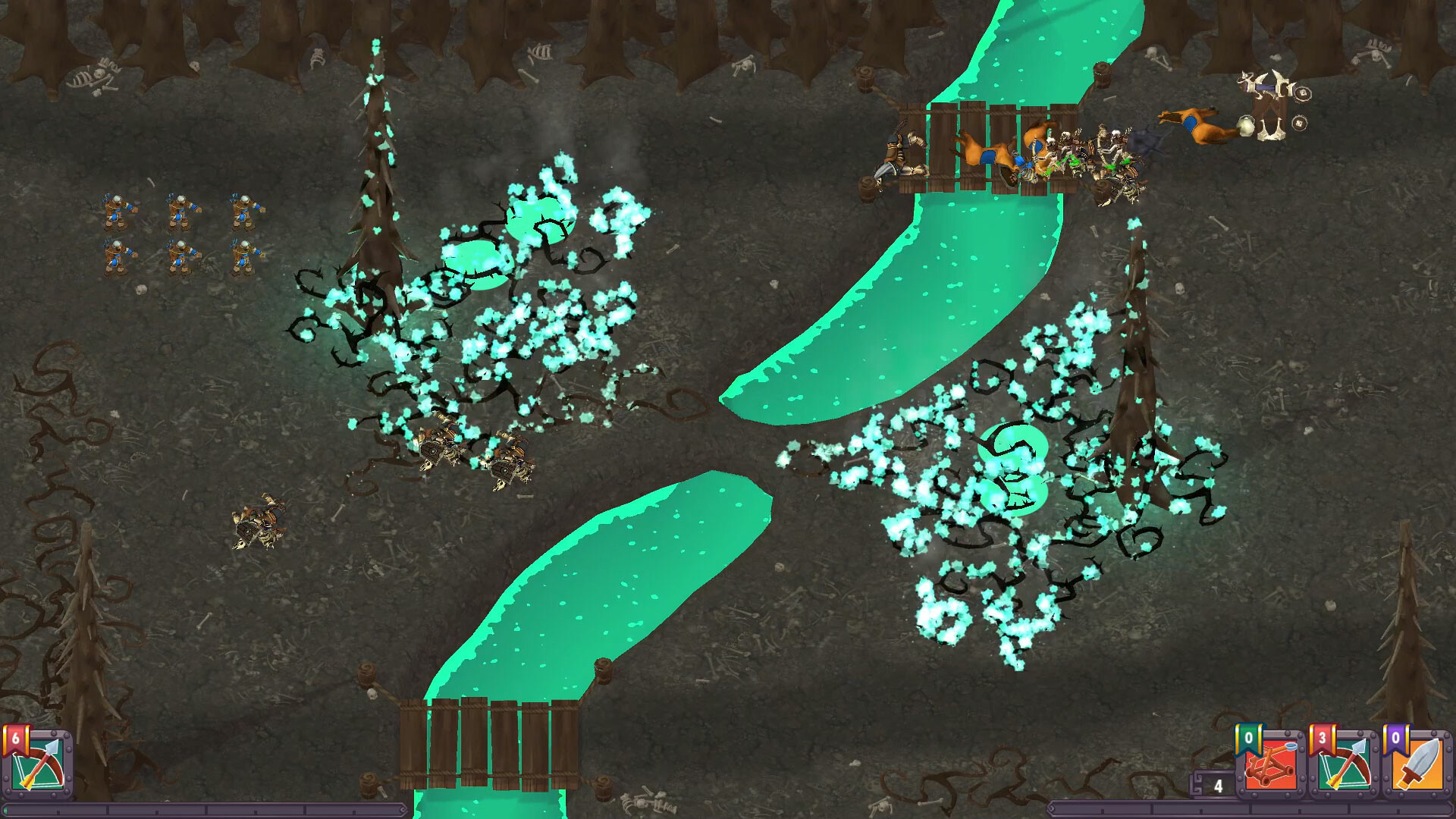This screenshot has width=1456, height=819.
Task: Click the lower circular badge near the bone cart
Action: pos(1299,122)
